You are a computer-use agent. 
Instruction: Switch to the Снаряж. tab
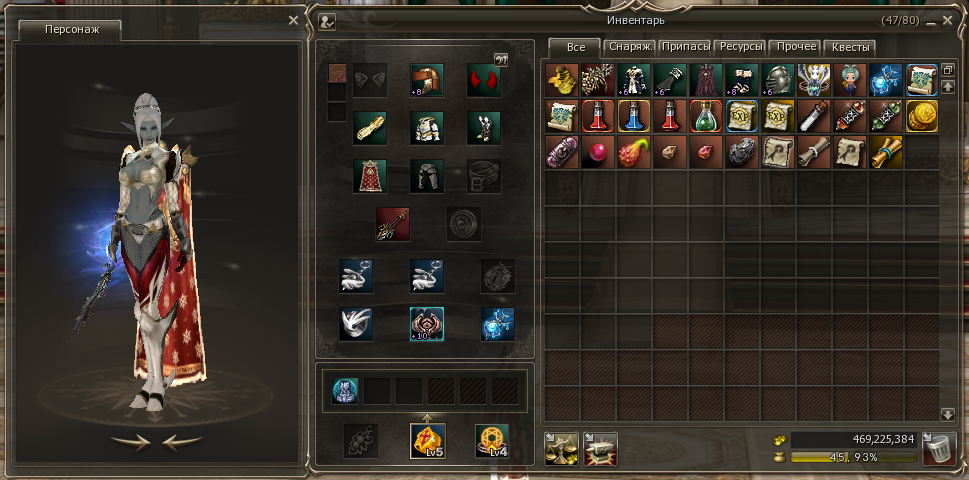(631, 47)
